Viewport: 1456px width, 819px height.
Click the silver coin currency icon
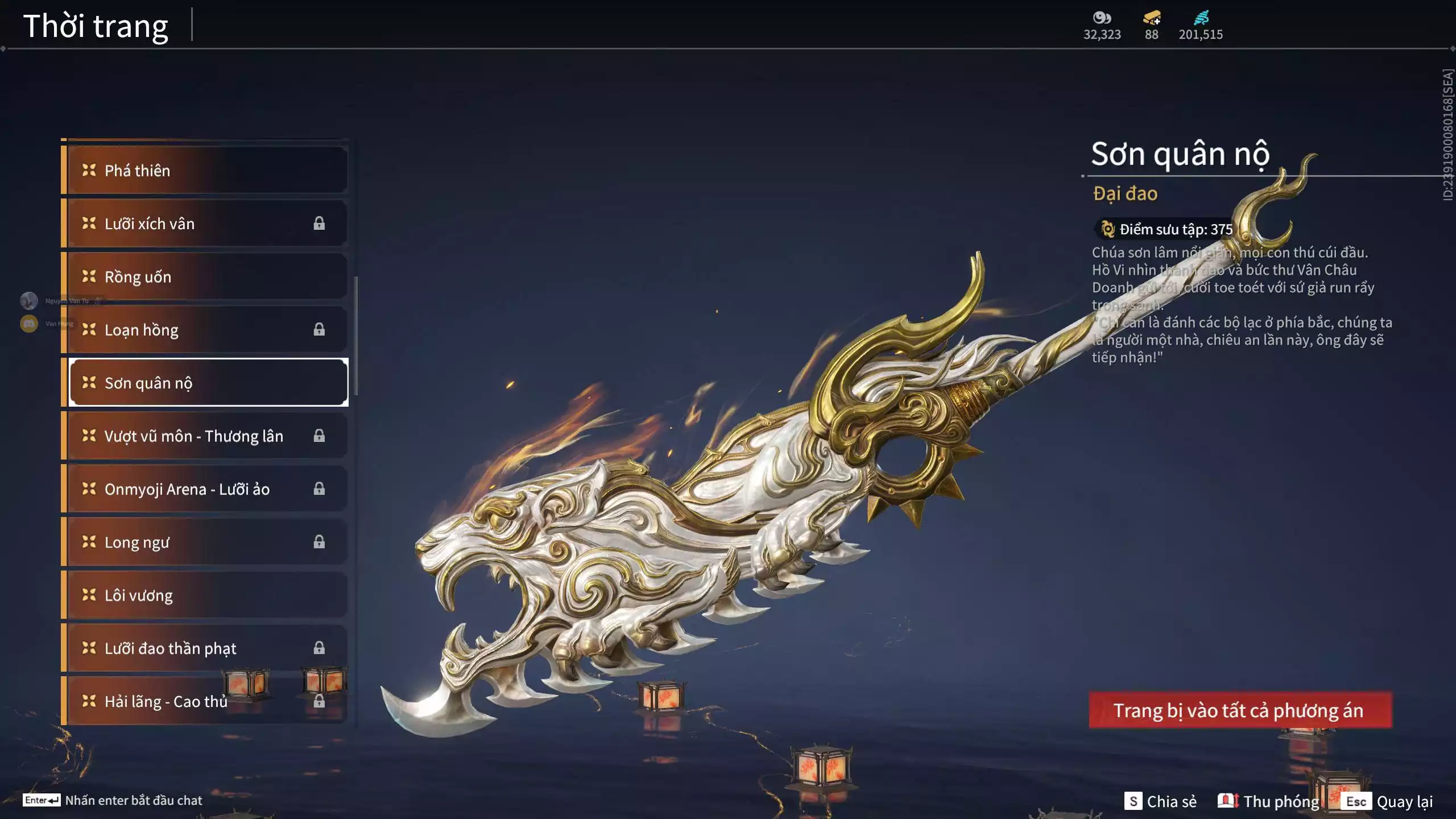[x=1102, y=18]
